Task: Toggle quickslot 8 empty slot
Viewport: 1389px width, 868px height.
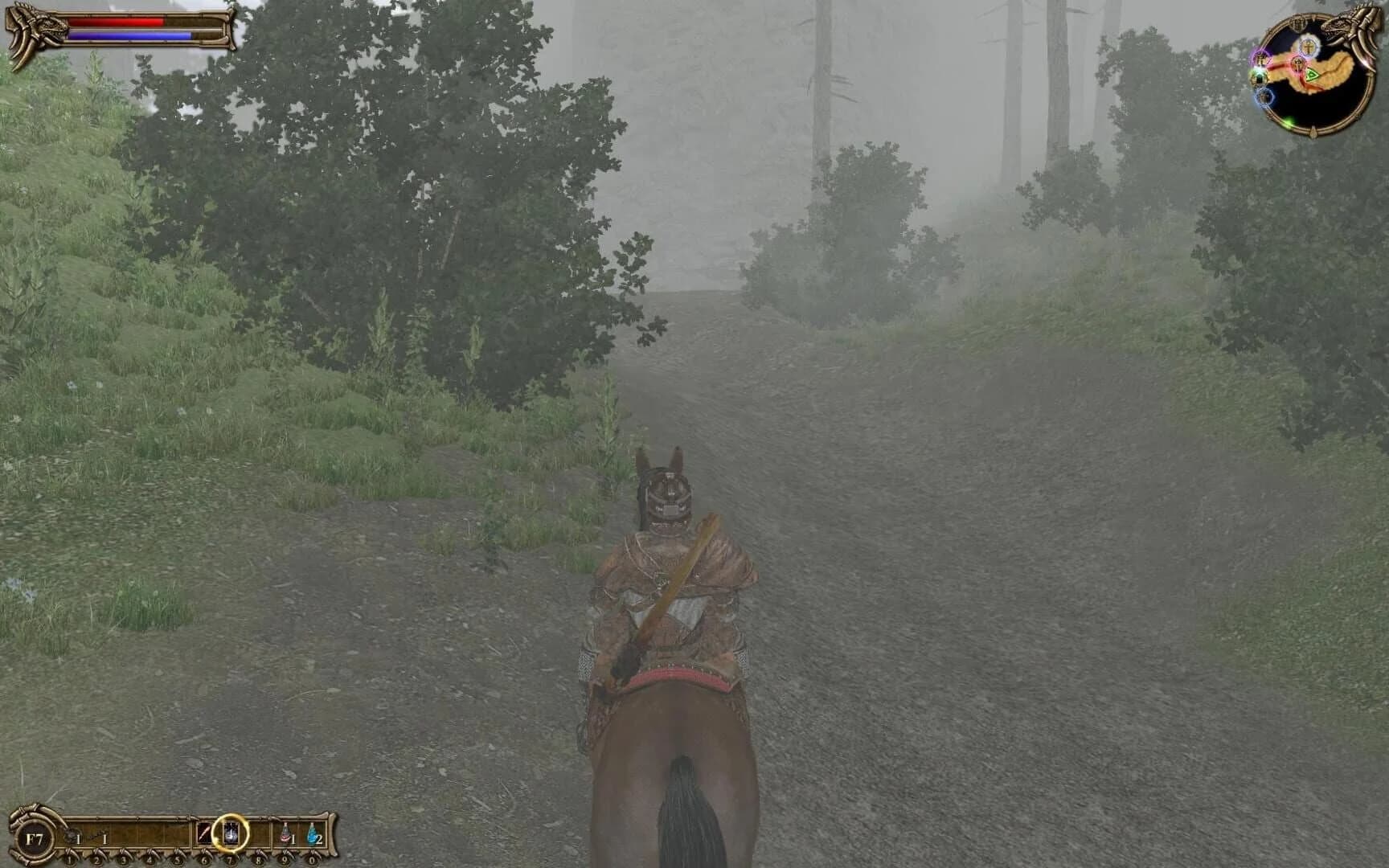Action: [259, 834]
